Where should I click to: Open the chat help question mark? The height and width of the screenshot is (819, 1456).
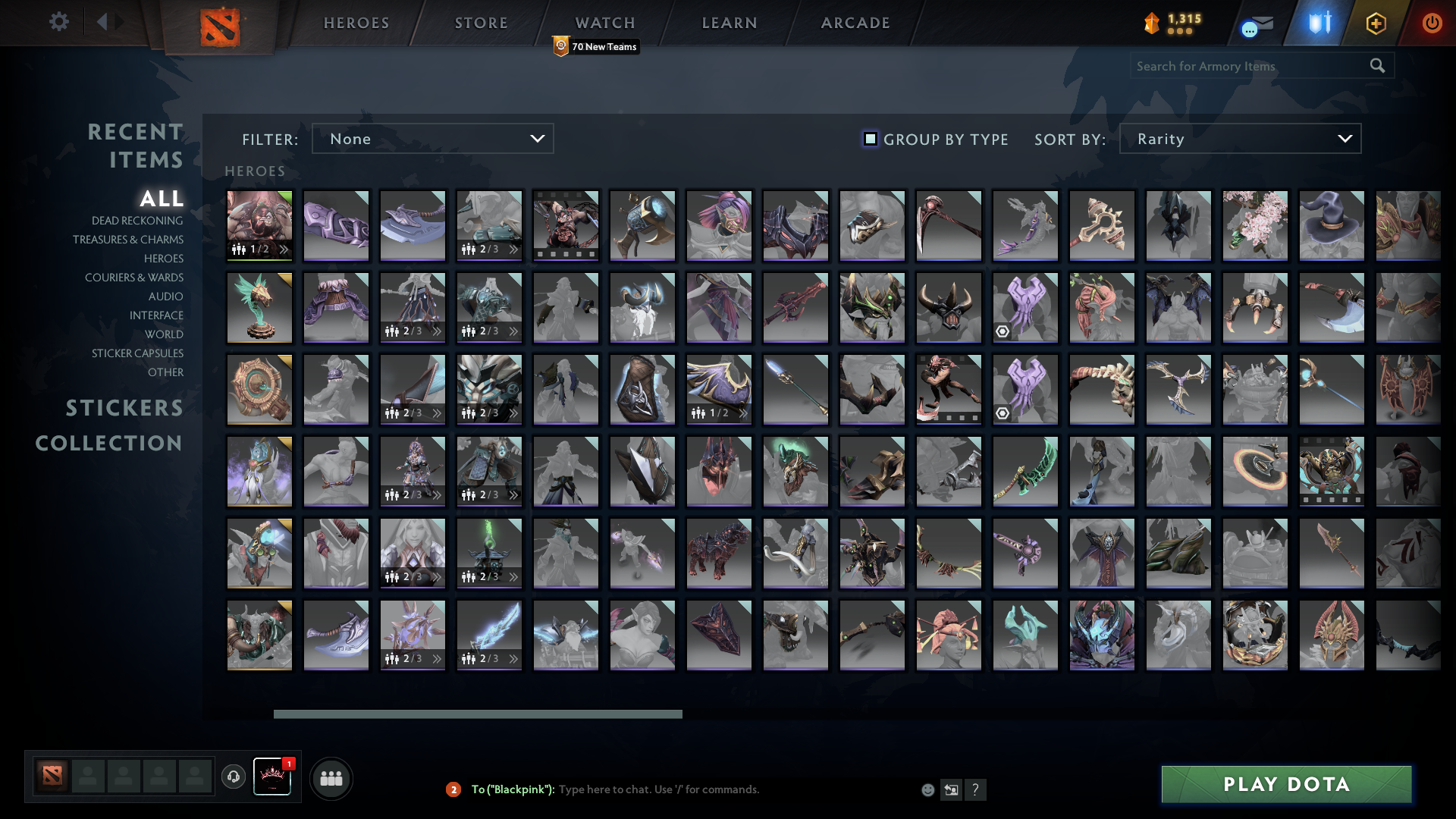click(x=977, y=789)
